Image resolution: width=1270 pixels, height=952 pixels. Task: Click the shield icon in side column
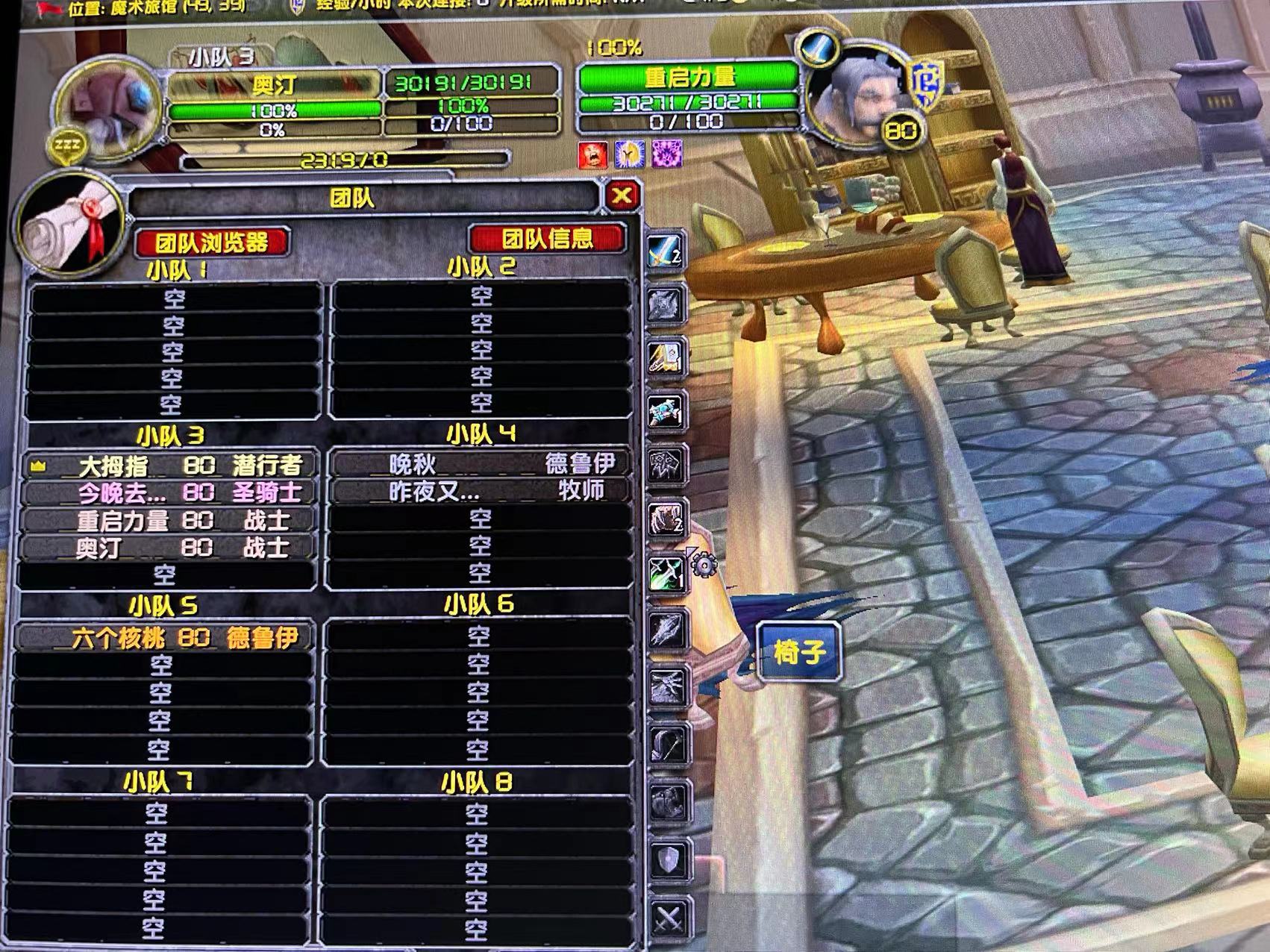(x=667, y=861)
